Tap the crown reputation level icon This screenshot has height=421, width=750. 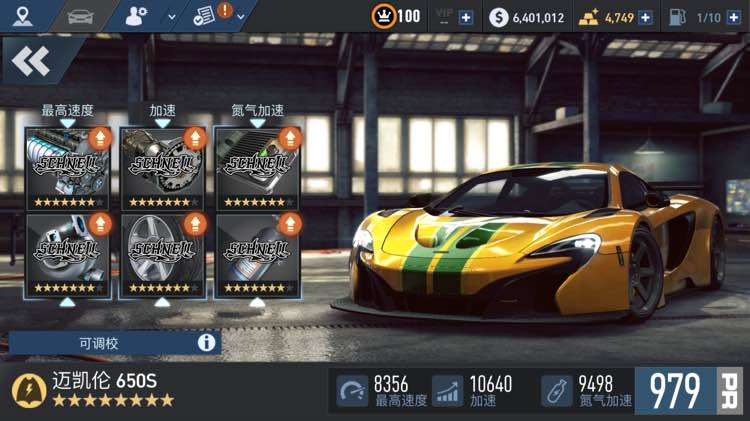(382, 17)
